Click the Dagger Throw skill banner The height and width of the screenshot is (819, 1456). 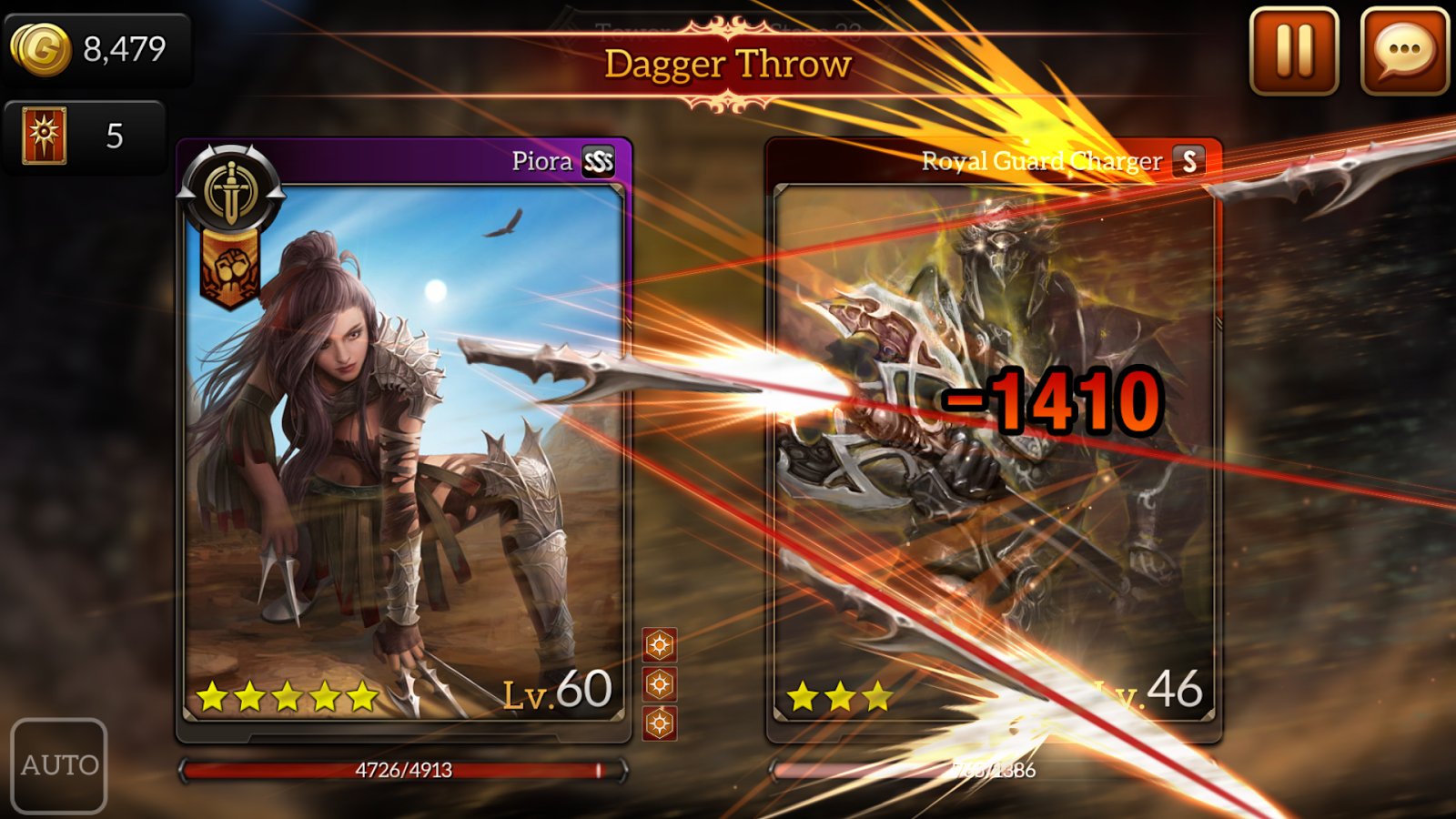click(x=728, y=65)
